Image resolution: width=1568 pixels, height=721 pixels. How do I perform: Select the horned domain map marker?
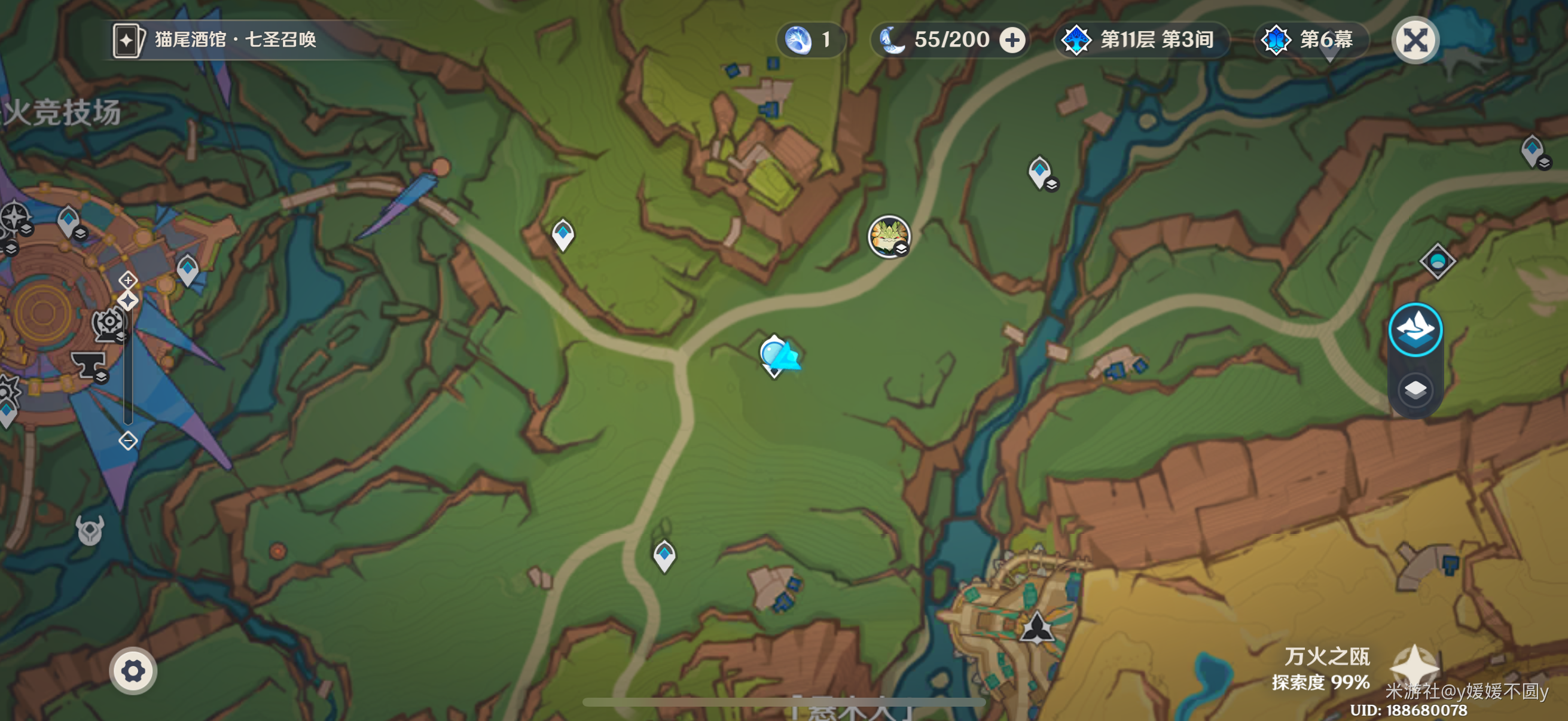tap(90, 530)
